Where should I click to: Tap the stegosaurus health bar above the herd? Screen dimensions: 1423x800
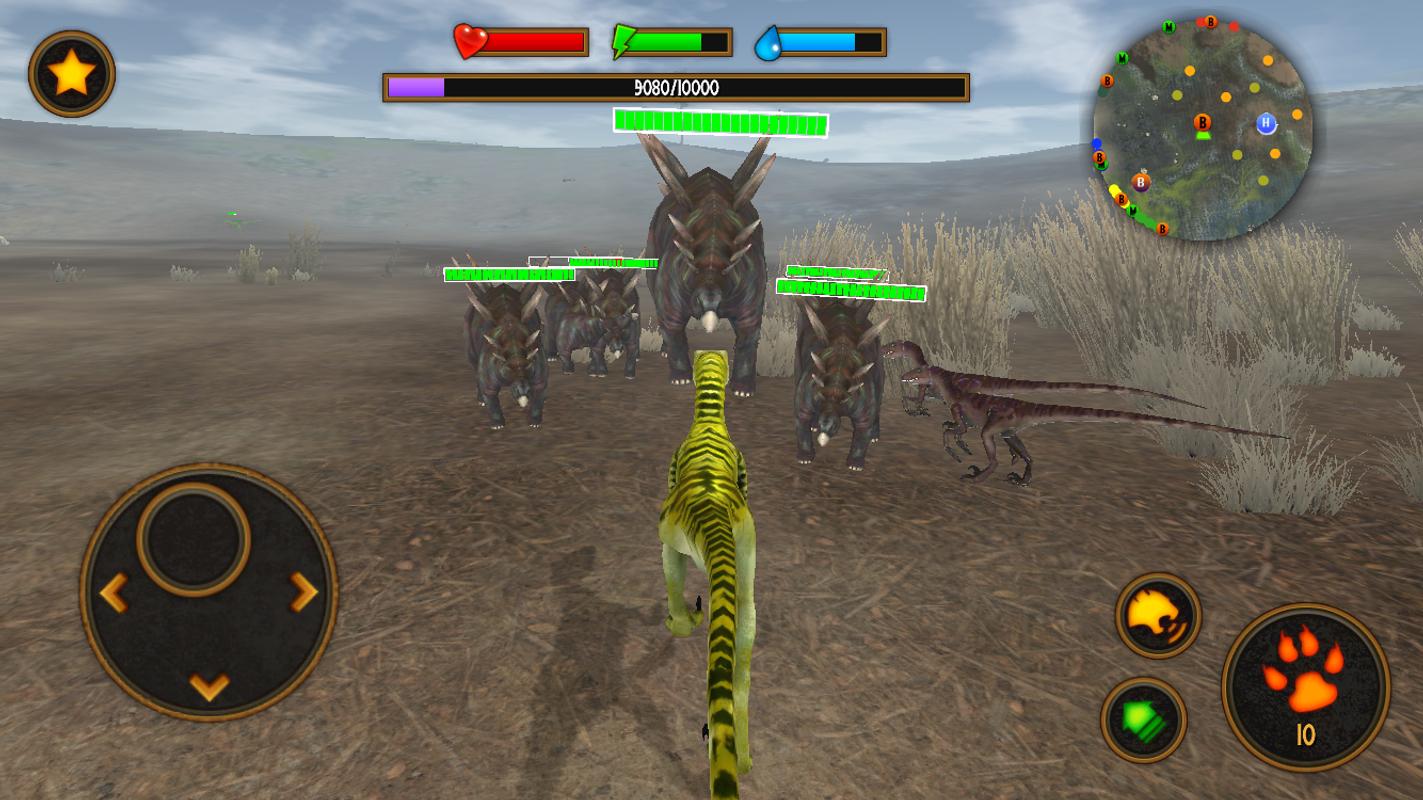(720, 125)
